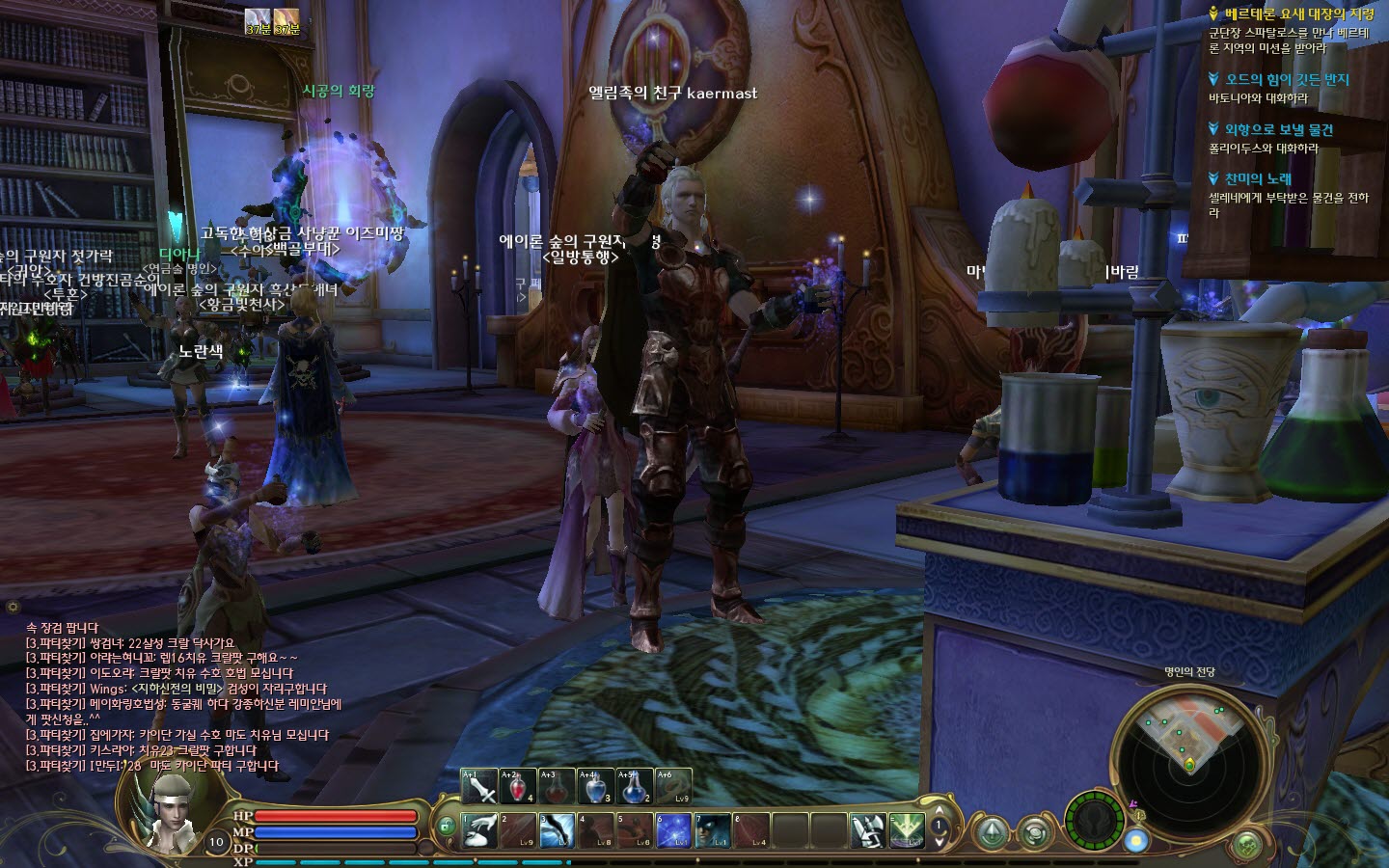The width and height of the screenshot is (1389, 868).
Task: Open the circular minimap
Action: coord(1188,752)
